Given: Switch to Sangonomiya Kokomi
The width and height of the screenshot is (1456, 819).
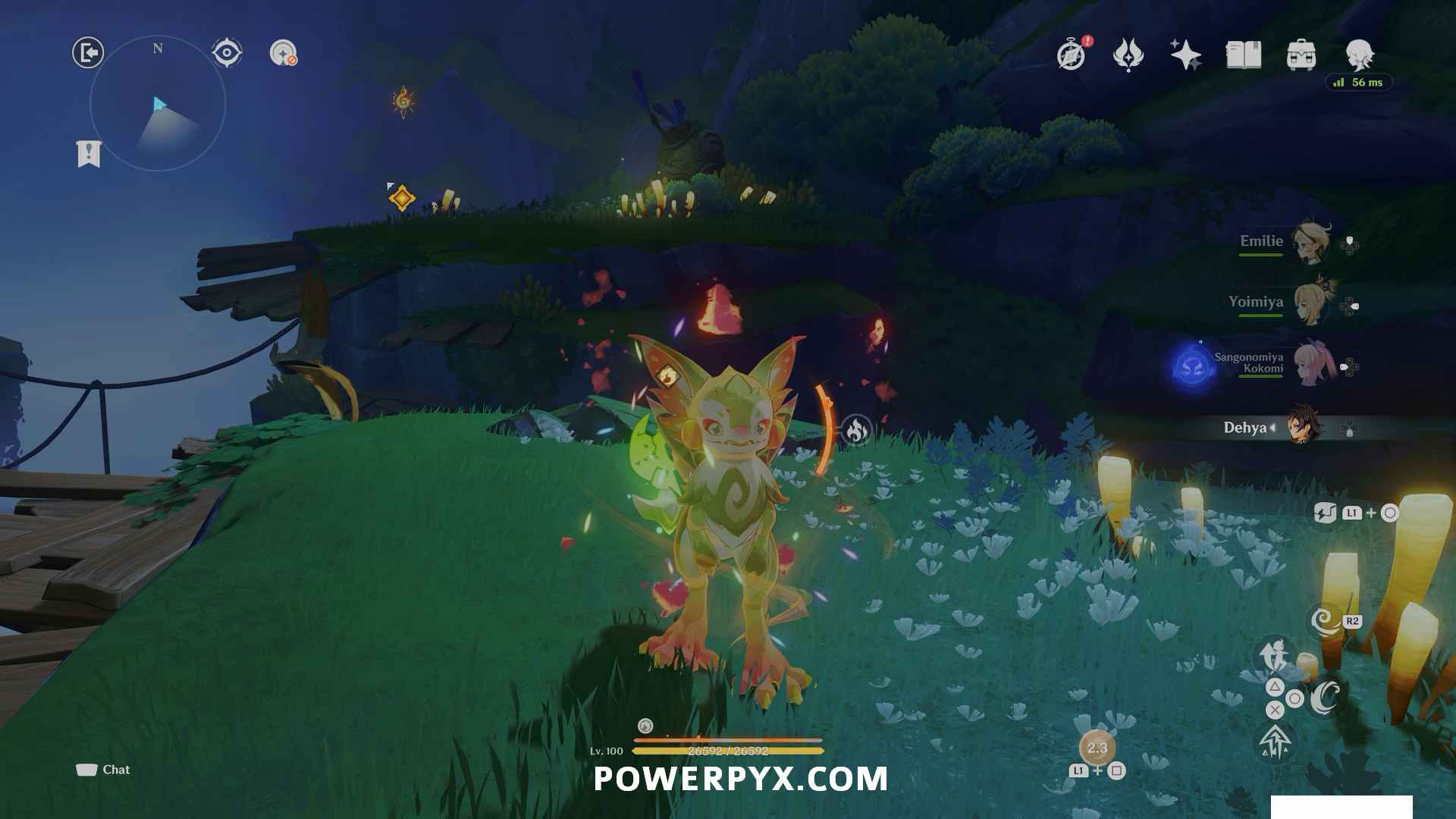Looking at the screenshot, I should (x=1309, y=366).
